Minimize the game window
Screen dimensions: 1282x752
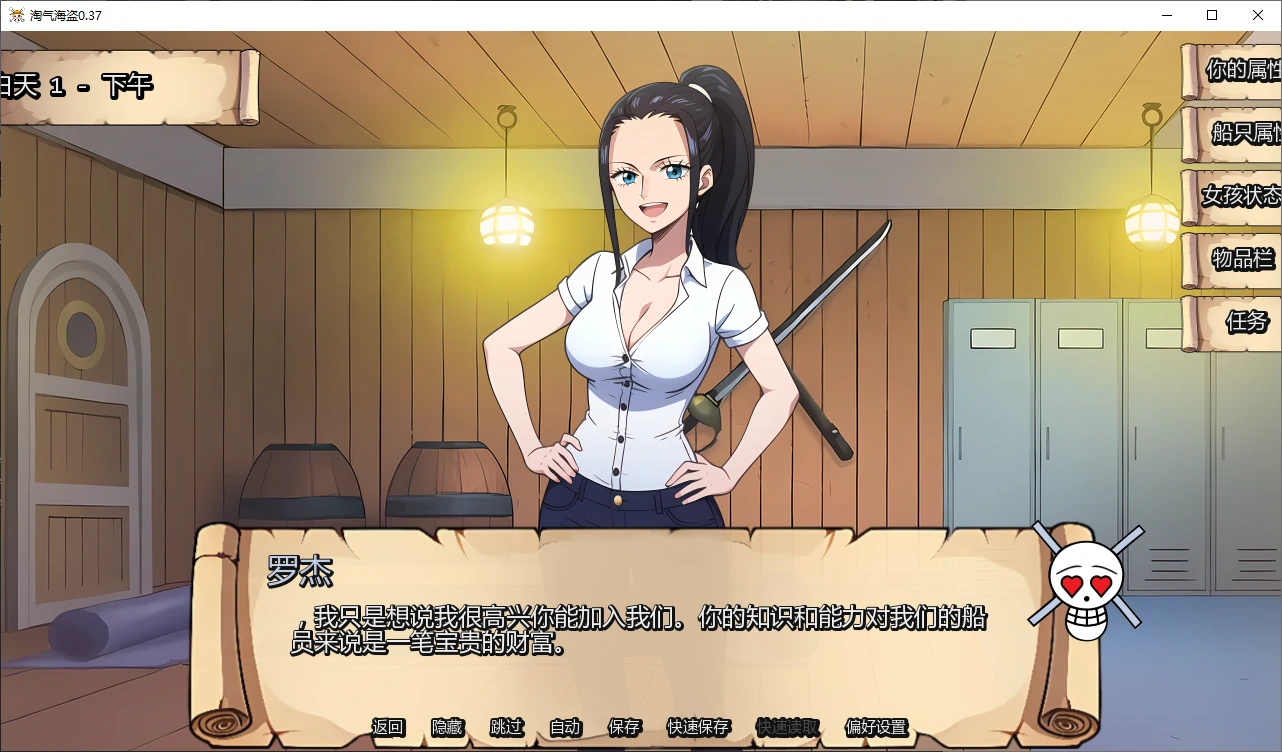click(1166, 15)
